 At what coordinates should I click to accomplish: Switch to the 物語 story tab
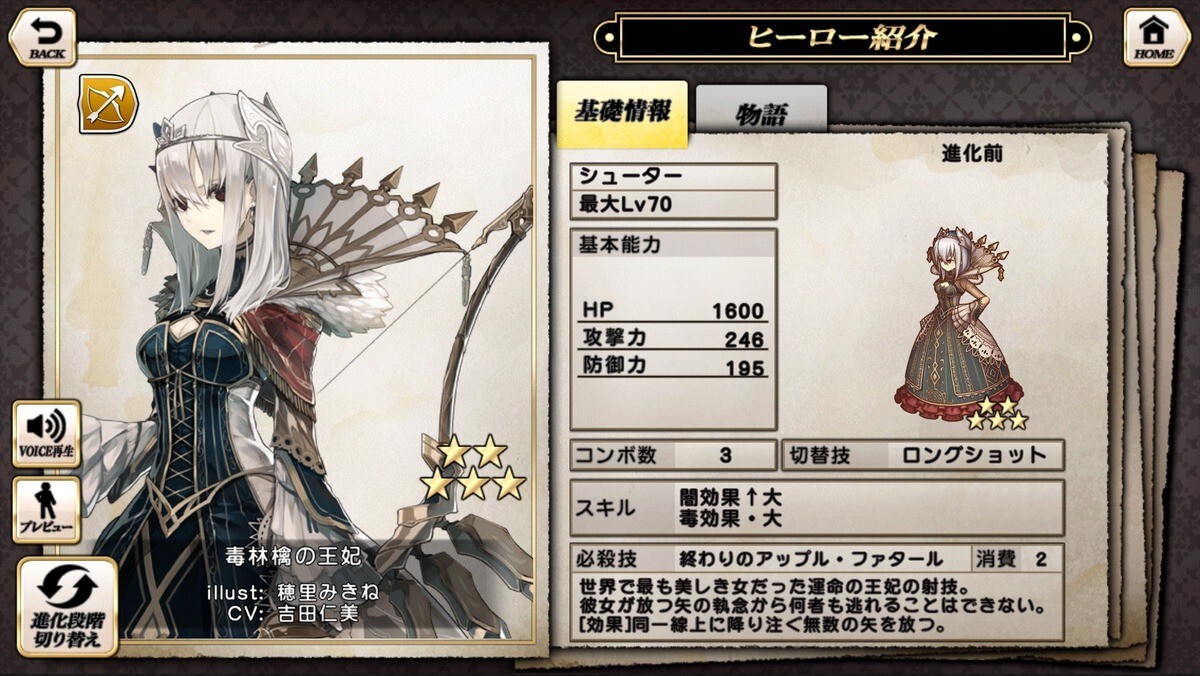(761, 112)
